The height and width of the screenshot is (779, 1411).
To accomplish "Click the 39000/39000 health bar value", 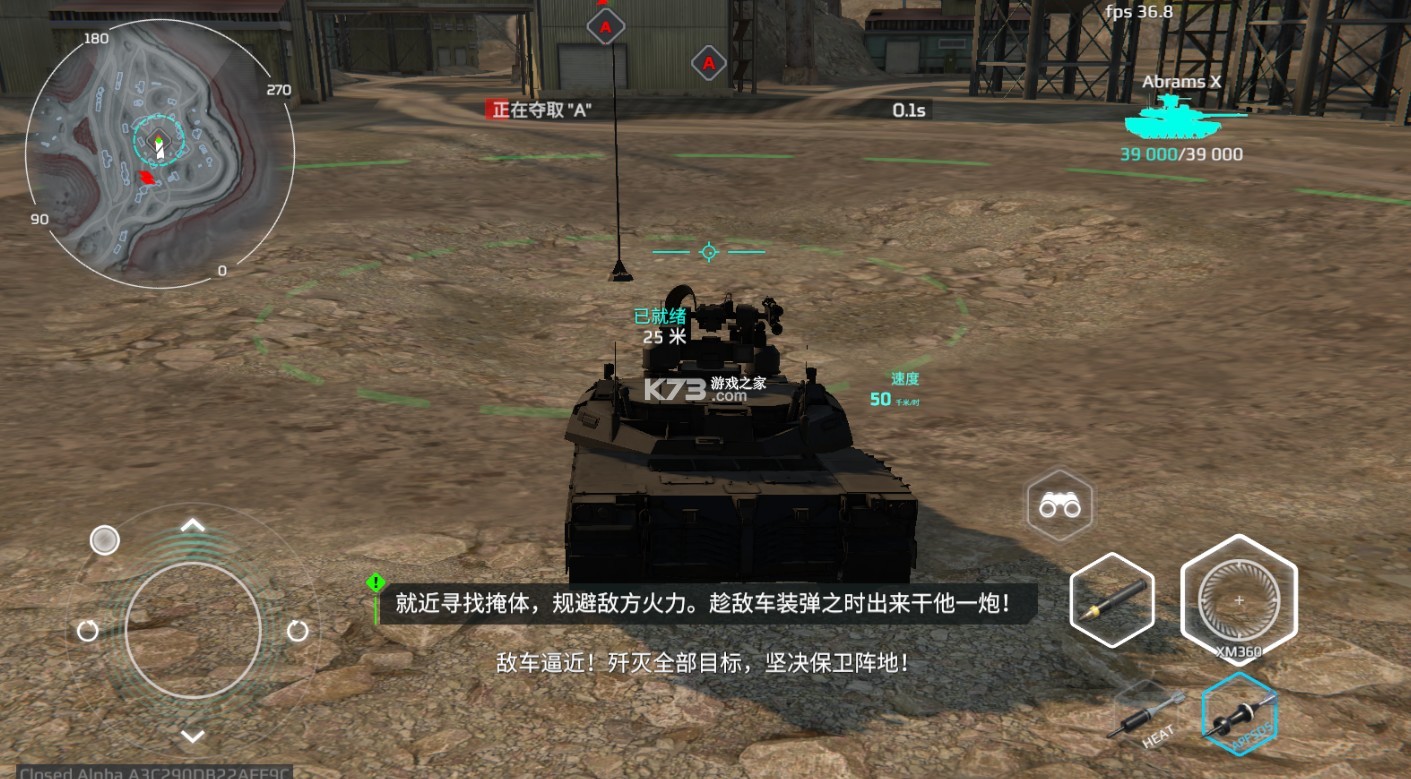I will [1180, 154].
